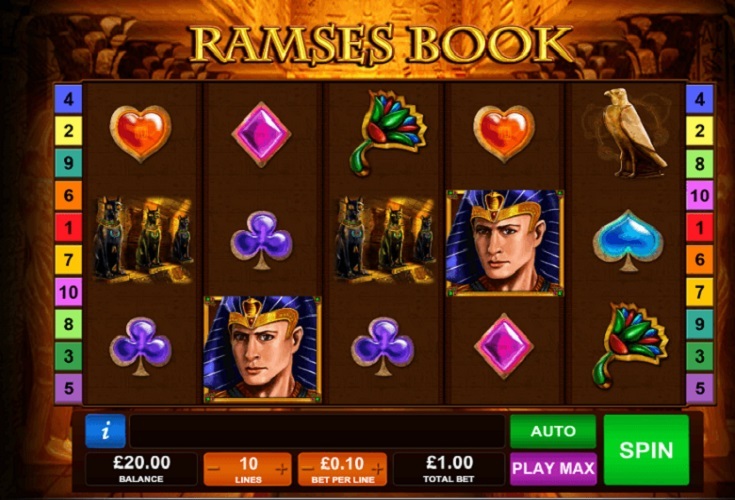Raise the bet per line

point(376,469)
